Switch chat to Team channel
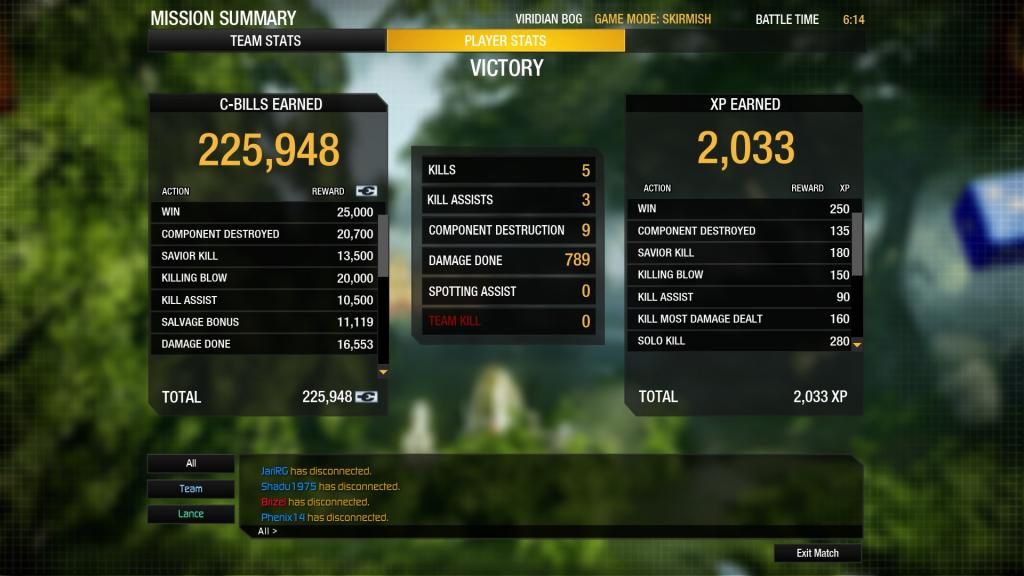This screenshot has height=576, width=1024. click(x=191, y=489)
